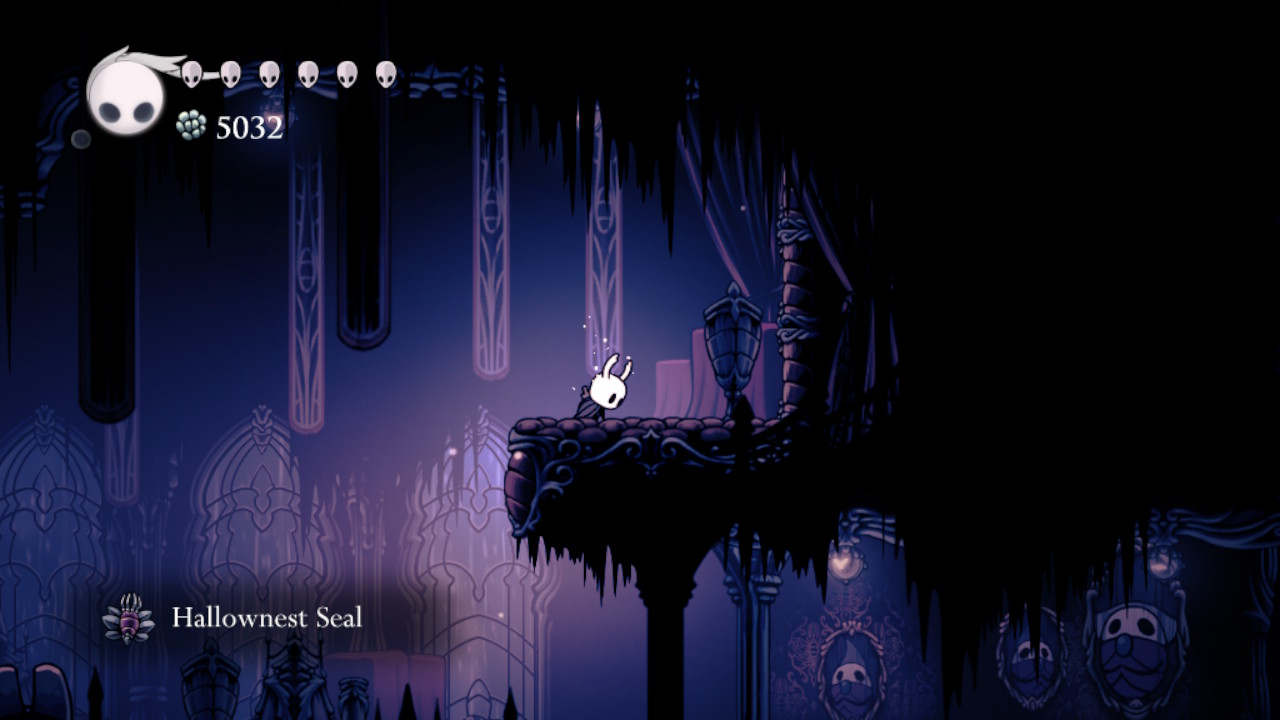
Task: Click the second health mask icon
Action: 229,73
